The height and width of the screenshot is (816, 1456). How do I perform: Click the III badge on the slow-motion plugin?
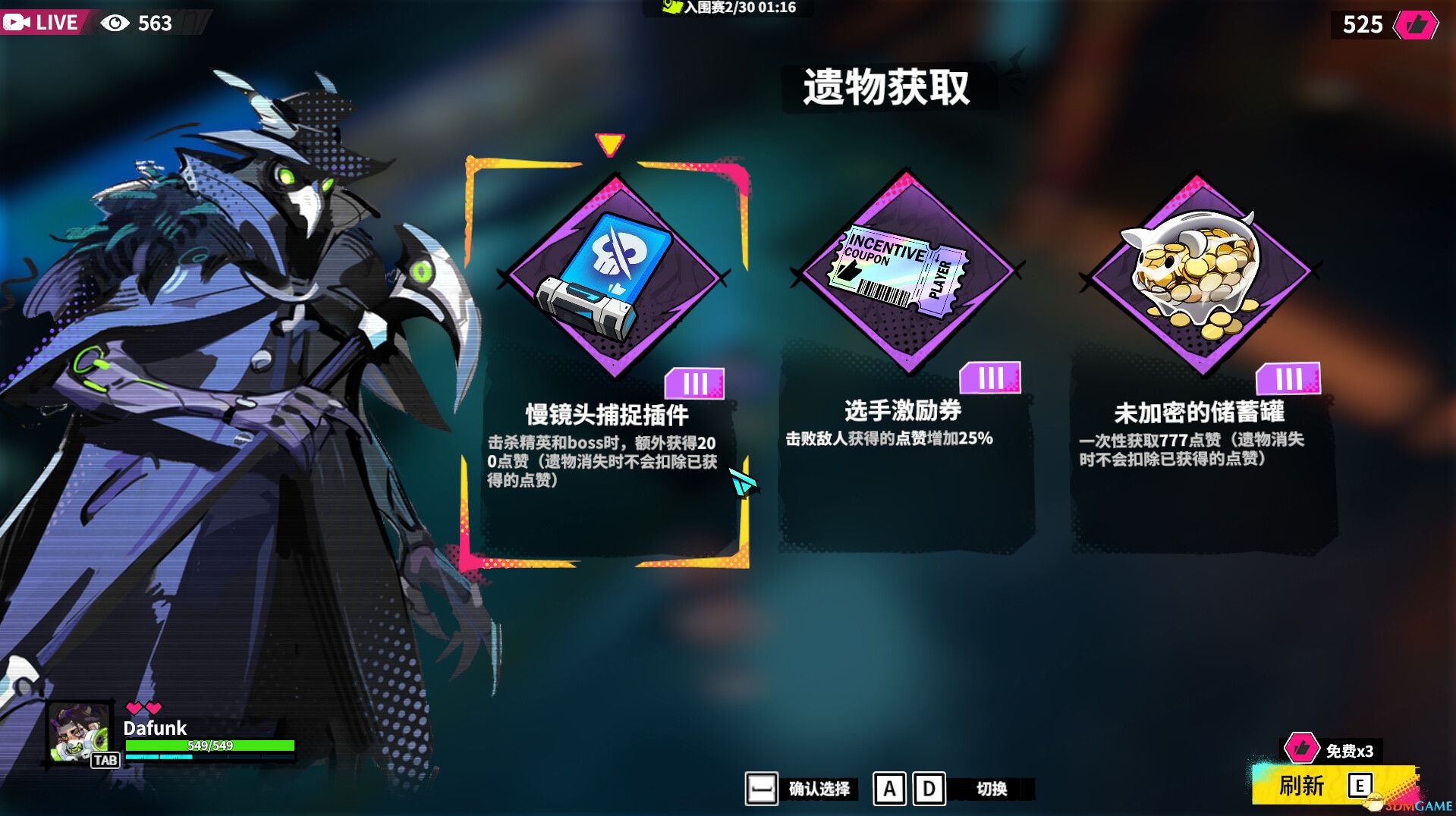tap(696, 384)
